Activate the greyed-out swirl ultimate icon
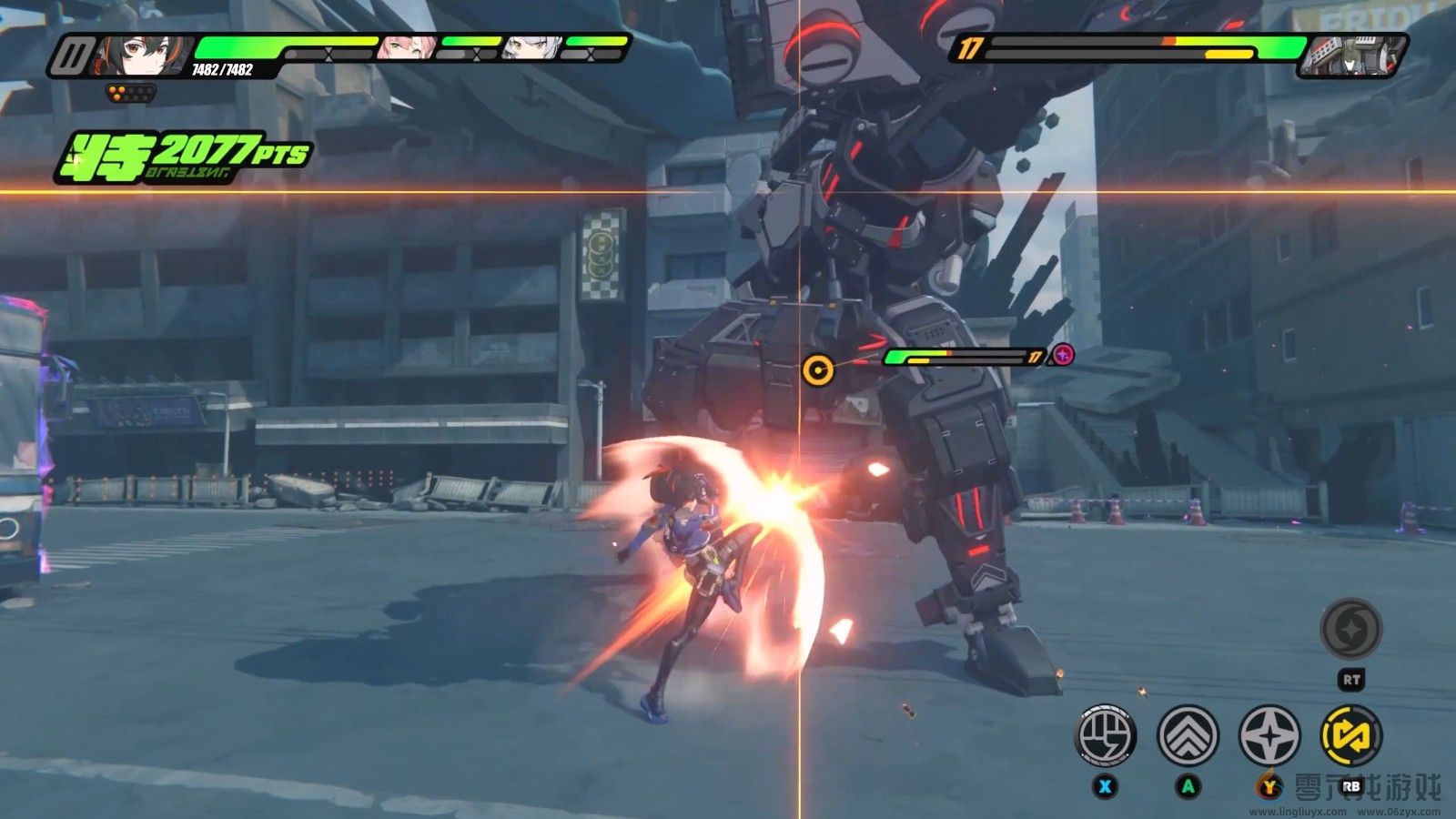The height and width of the screenshot is (819, 1456). 1351,629
